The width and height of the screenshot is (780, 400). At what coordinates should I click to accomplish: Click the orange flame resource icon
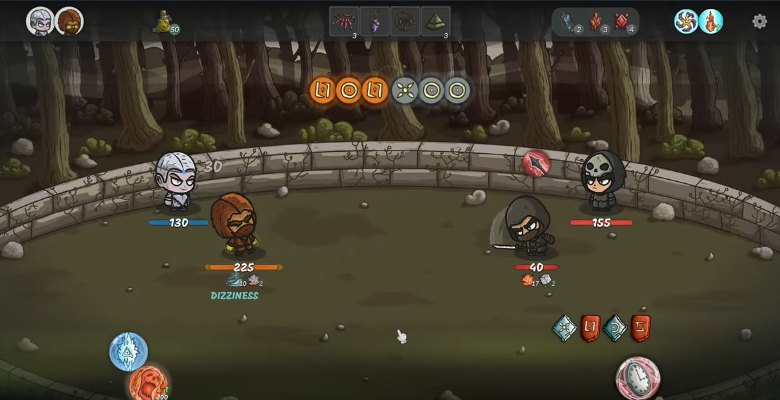596,21
